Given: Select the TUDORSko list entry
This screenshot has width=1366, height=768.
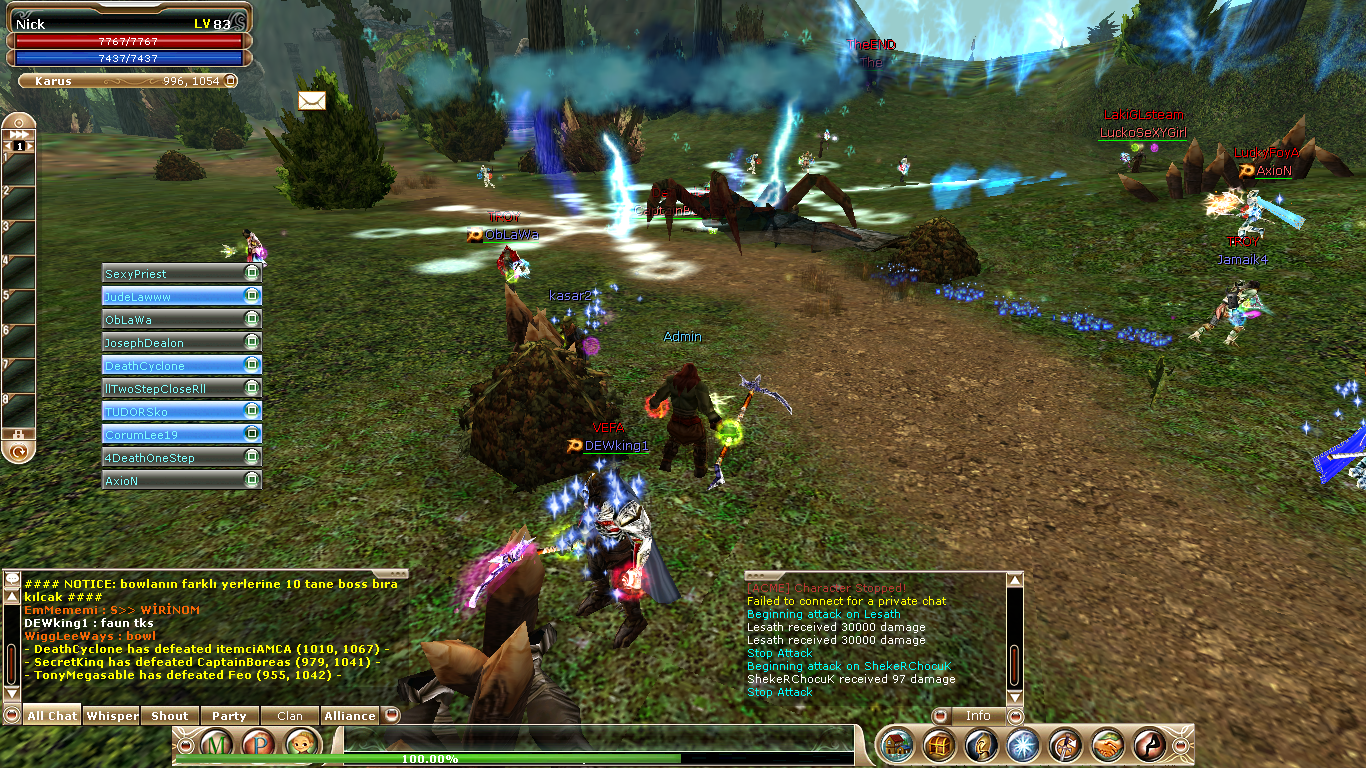Looking at the screenshot, I should click(x=172, y=412).
